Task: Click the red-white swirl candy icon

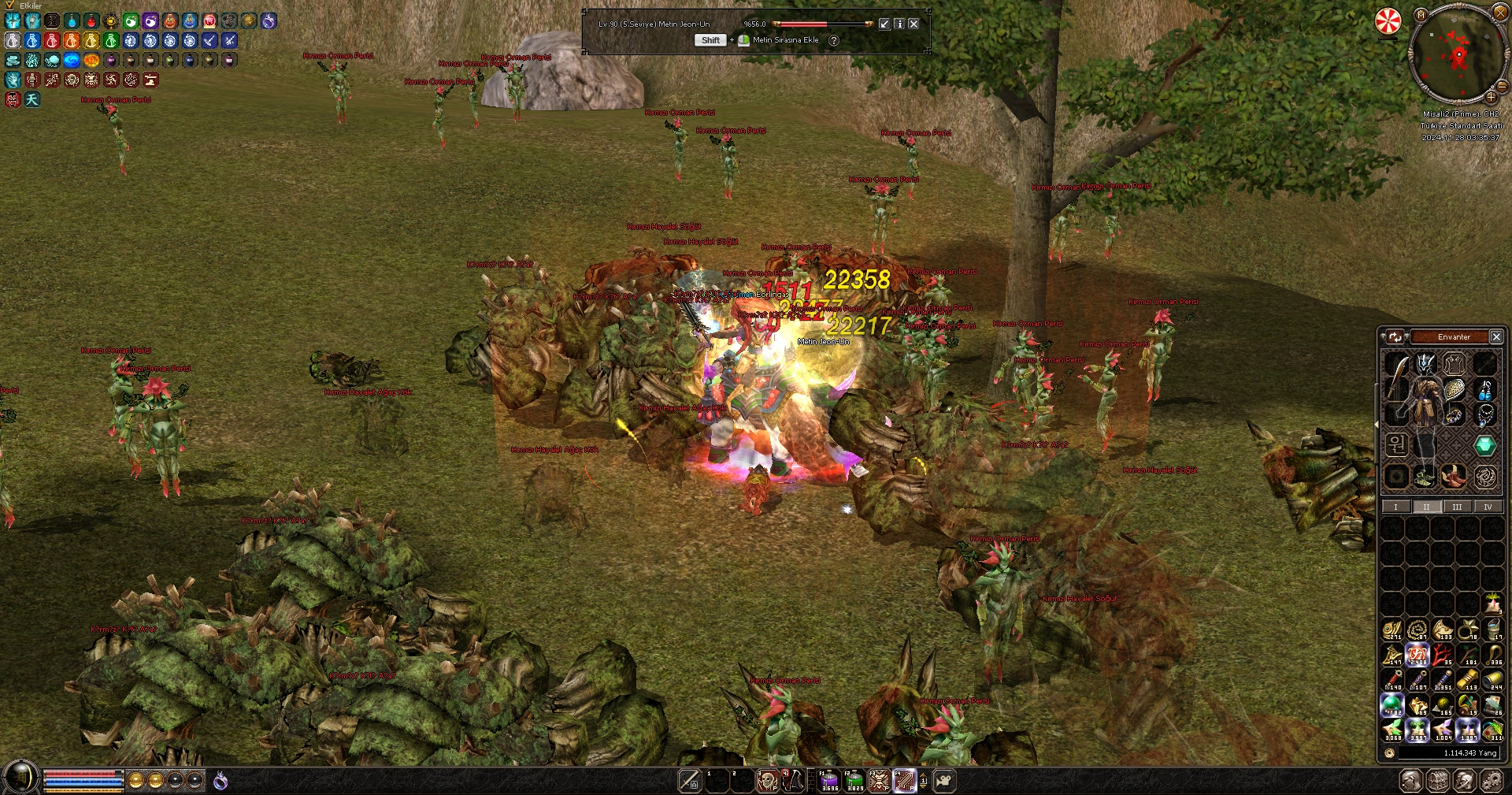Action: pos(1388,21)
